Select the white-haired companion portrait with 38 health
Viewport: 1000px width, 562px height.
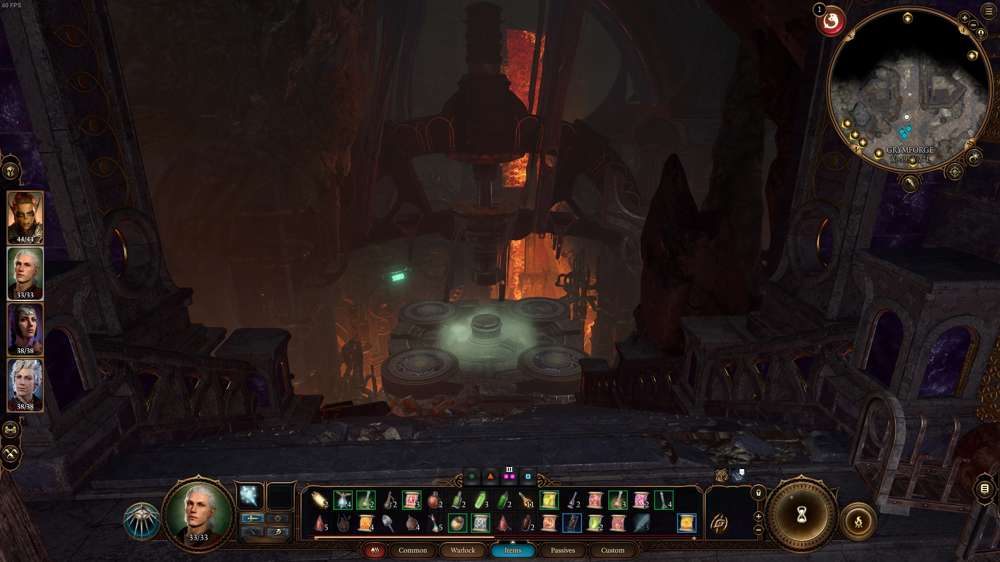point(25,383)
